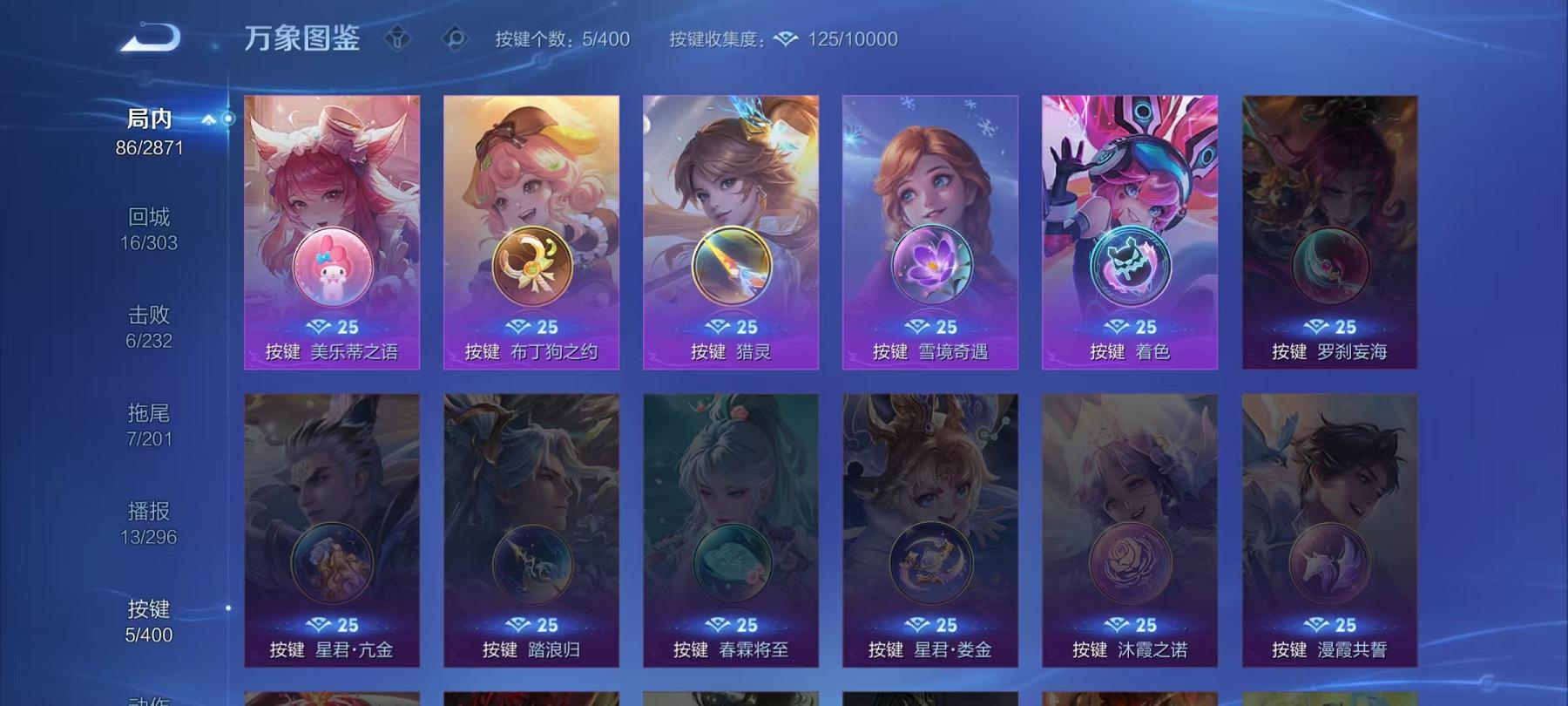The width and height of the screenshot is (1568, 706).
Task: Select the My Melody emblem on 美乐蒂之语 card
Action: (x=331, y=266)
